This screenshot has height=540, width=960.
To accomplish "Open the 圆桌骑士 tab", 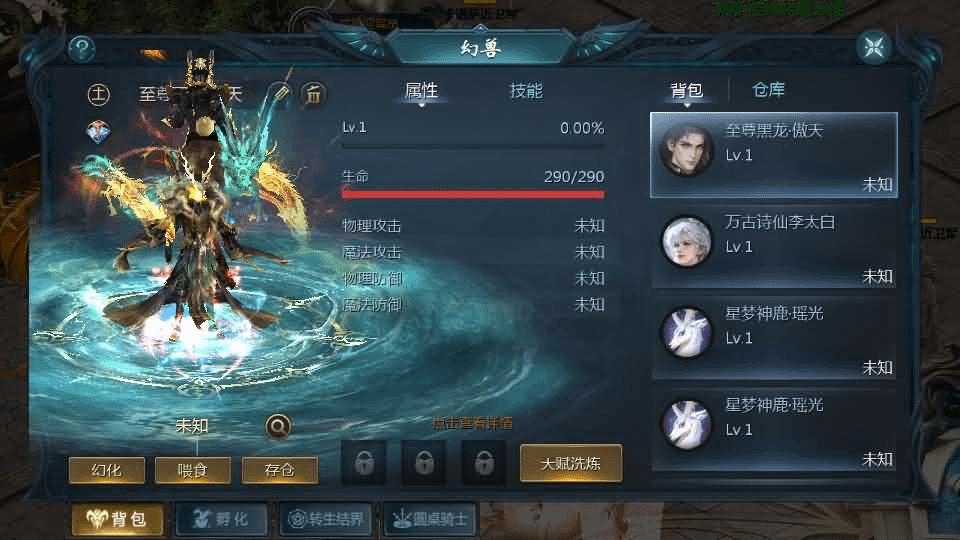I will tap(430, 519).
